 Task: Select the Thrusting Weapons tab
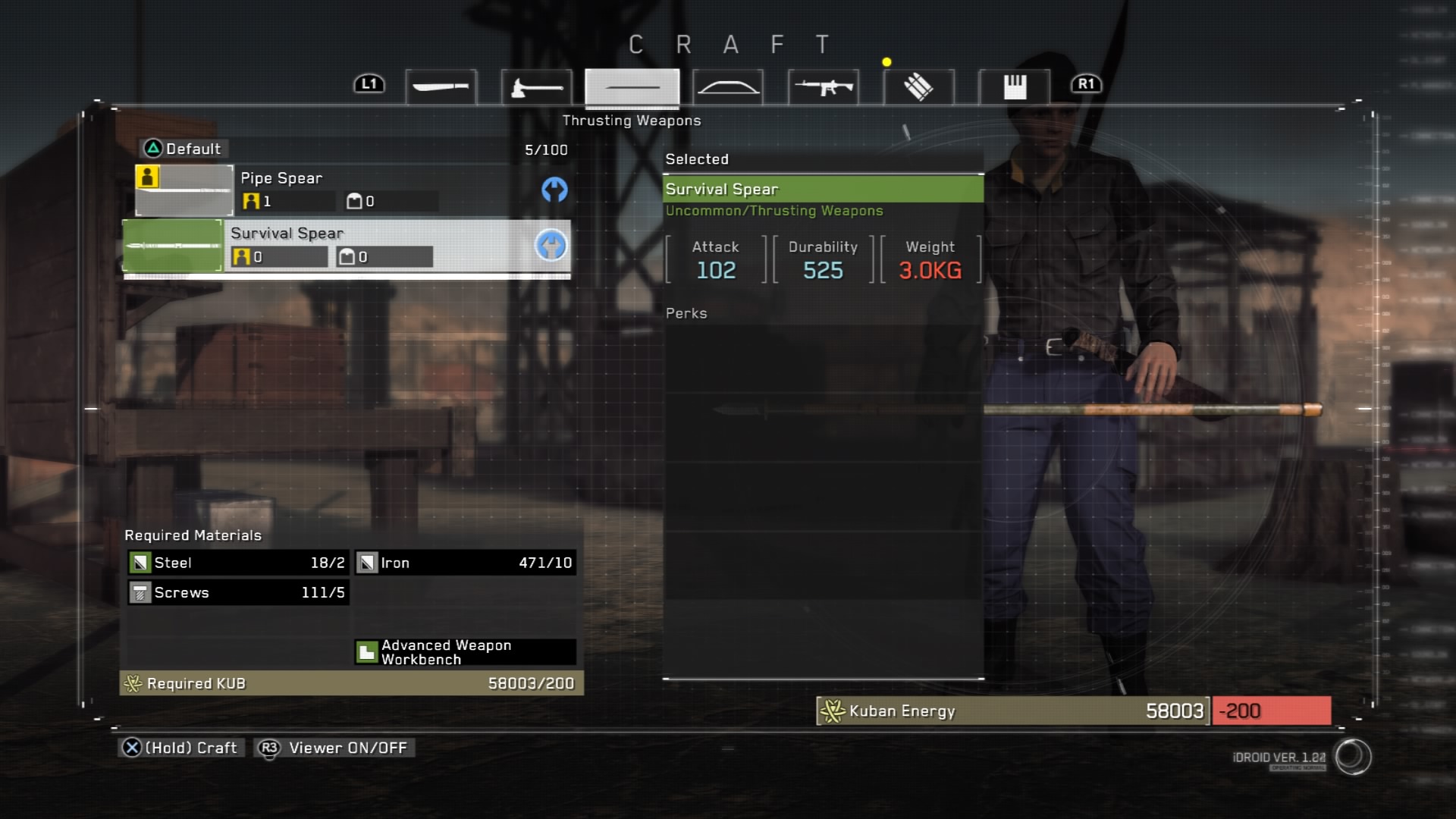(x=632, y=86)
